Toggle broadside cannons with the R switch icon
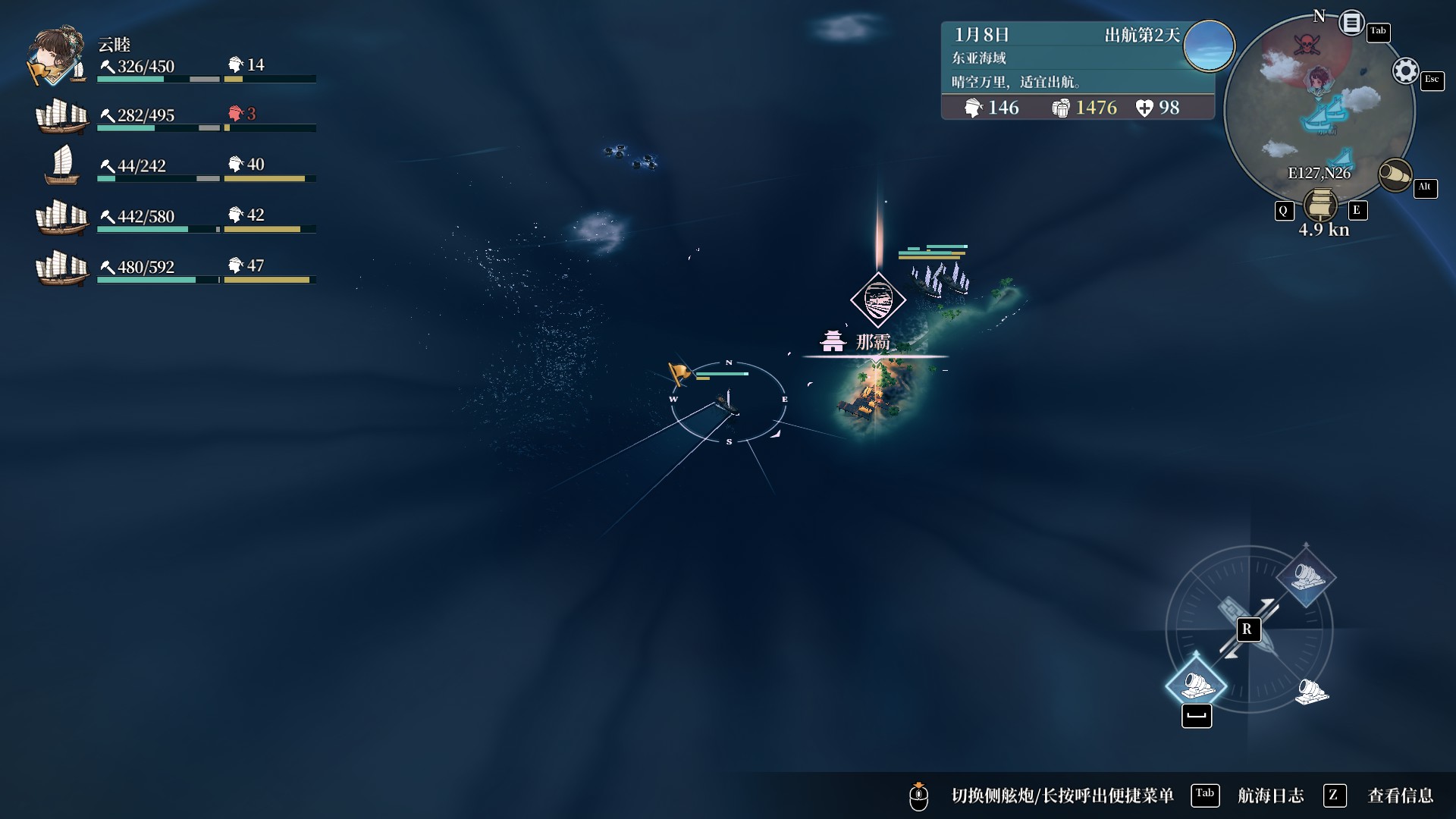Image resolution: width=1456 pixels, height=819 pixels. [1248, 629]
